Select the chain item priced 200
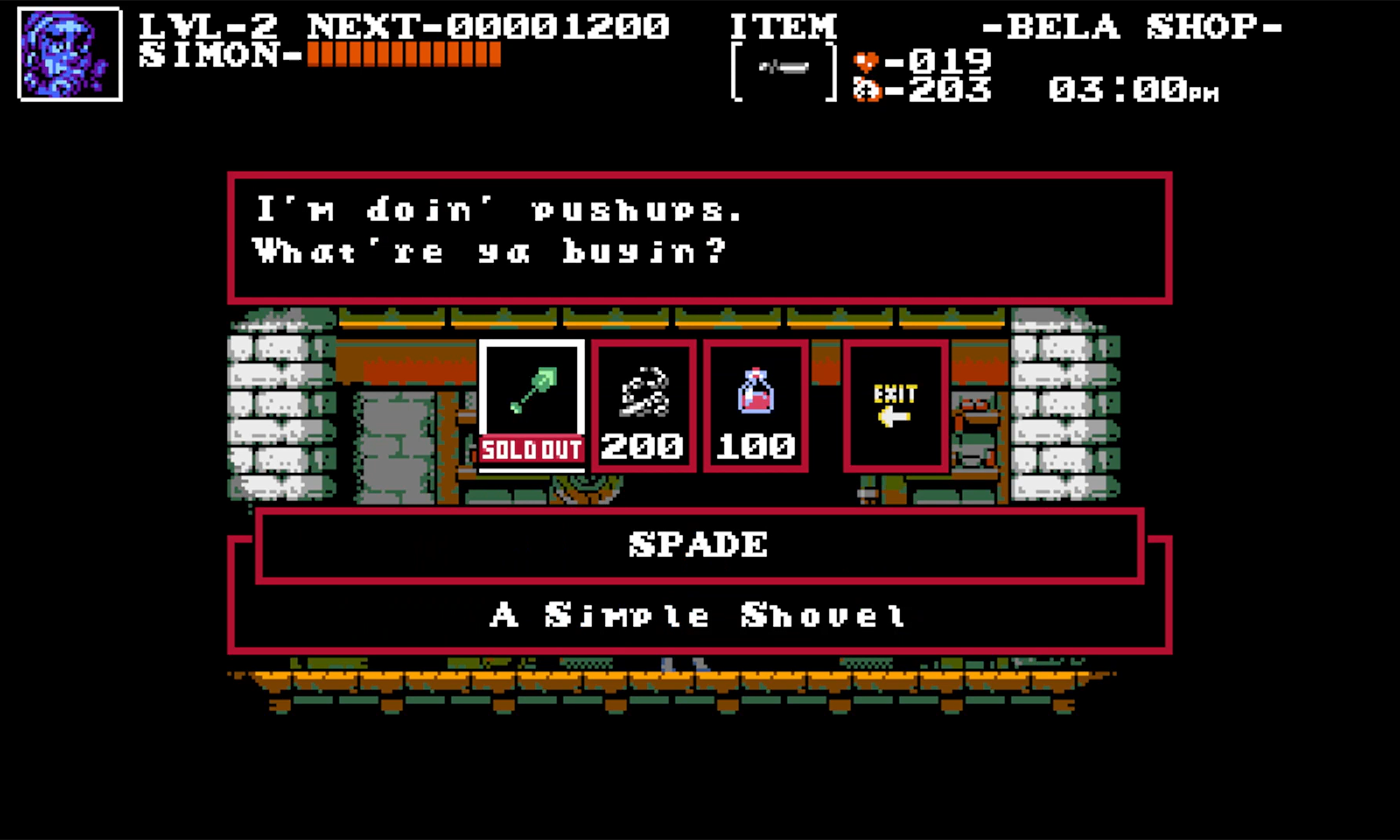This screenshot has width=1400, height=840. click(643, 404)
